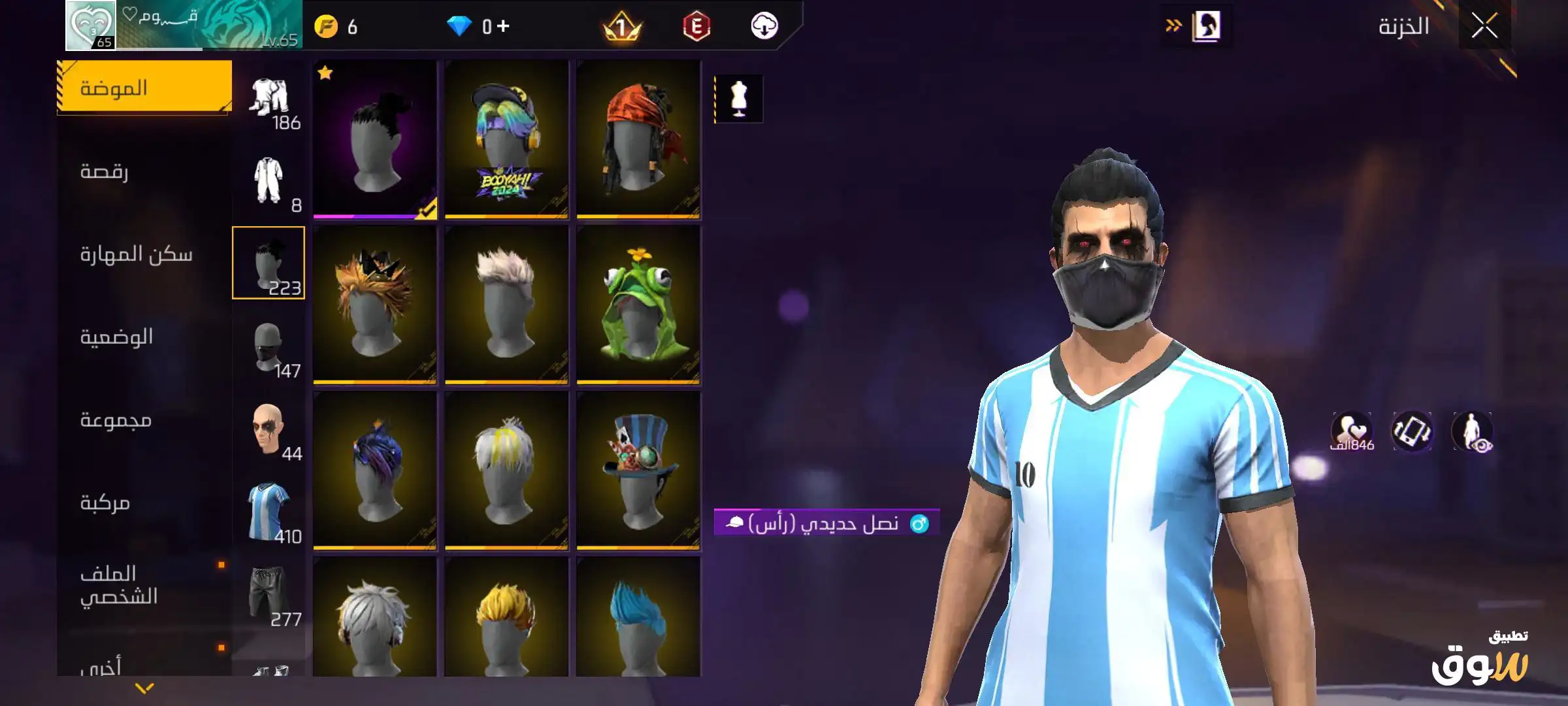Close the vault screen with the X

tap(1484, 27)
